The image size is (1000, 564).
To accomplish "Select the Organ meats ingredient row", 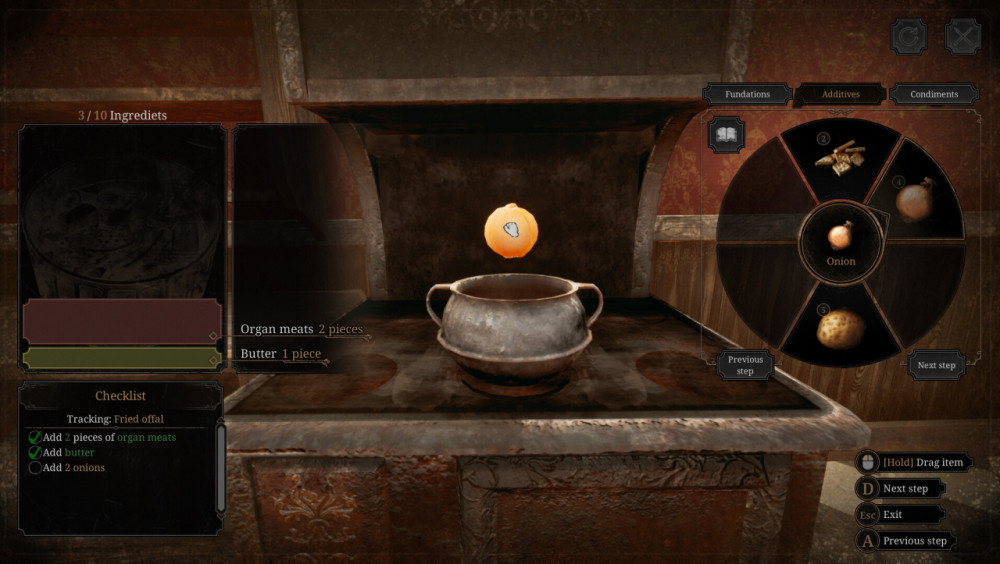I will 300,329.
